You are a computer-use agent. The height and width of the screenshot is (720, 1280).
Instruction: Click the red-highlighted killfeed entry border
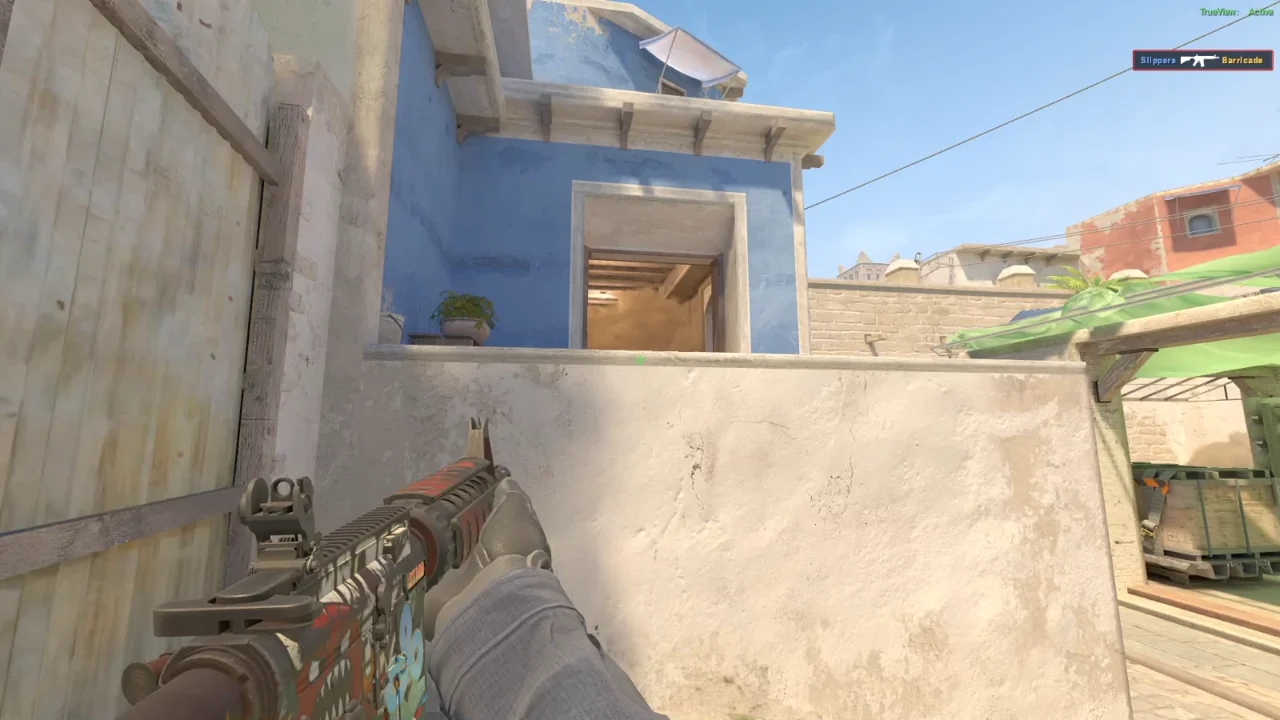[1134, 60]
